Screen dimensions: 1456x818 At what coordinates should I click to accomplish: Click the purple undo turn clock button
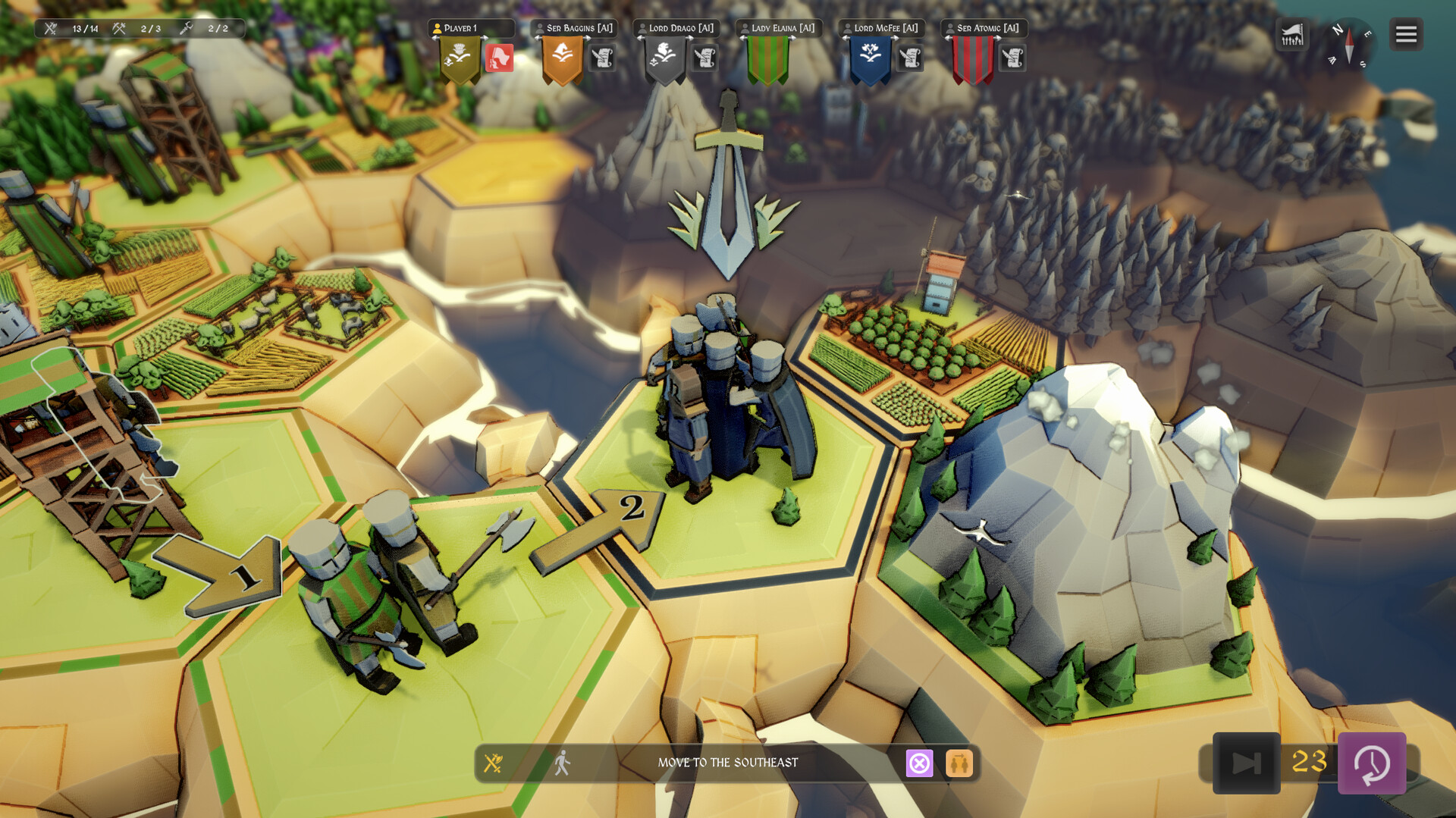[x=1373, y=763]
